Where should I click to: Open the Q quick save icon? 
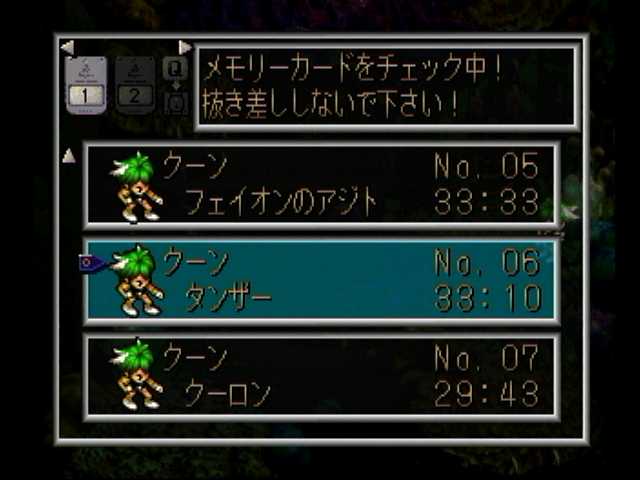[x=175, y=69]
